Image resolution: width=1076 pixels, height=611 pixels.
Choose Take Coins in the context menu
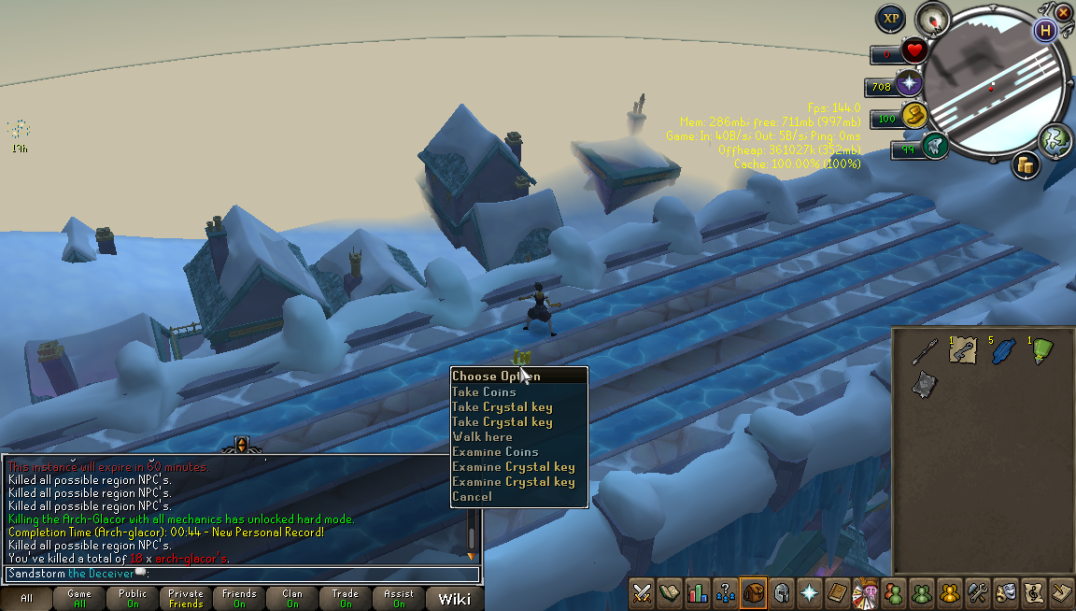pos(484,392)
